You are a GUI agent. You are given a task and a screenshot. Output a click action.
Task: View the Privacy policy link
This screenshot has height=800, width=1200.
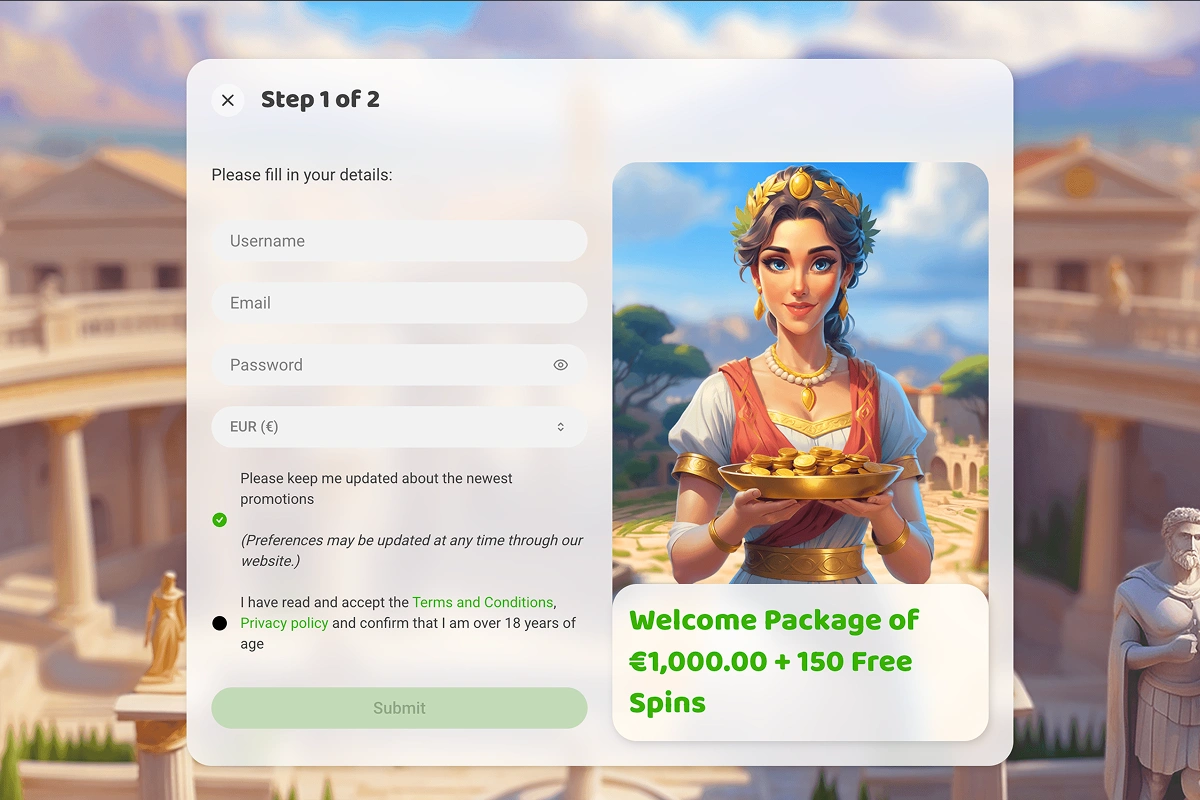tap(284, 623)
